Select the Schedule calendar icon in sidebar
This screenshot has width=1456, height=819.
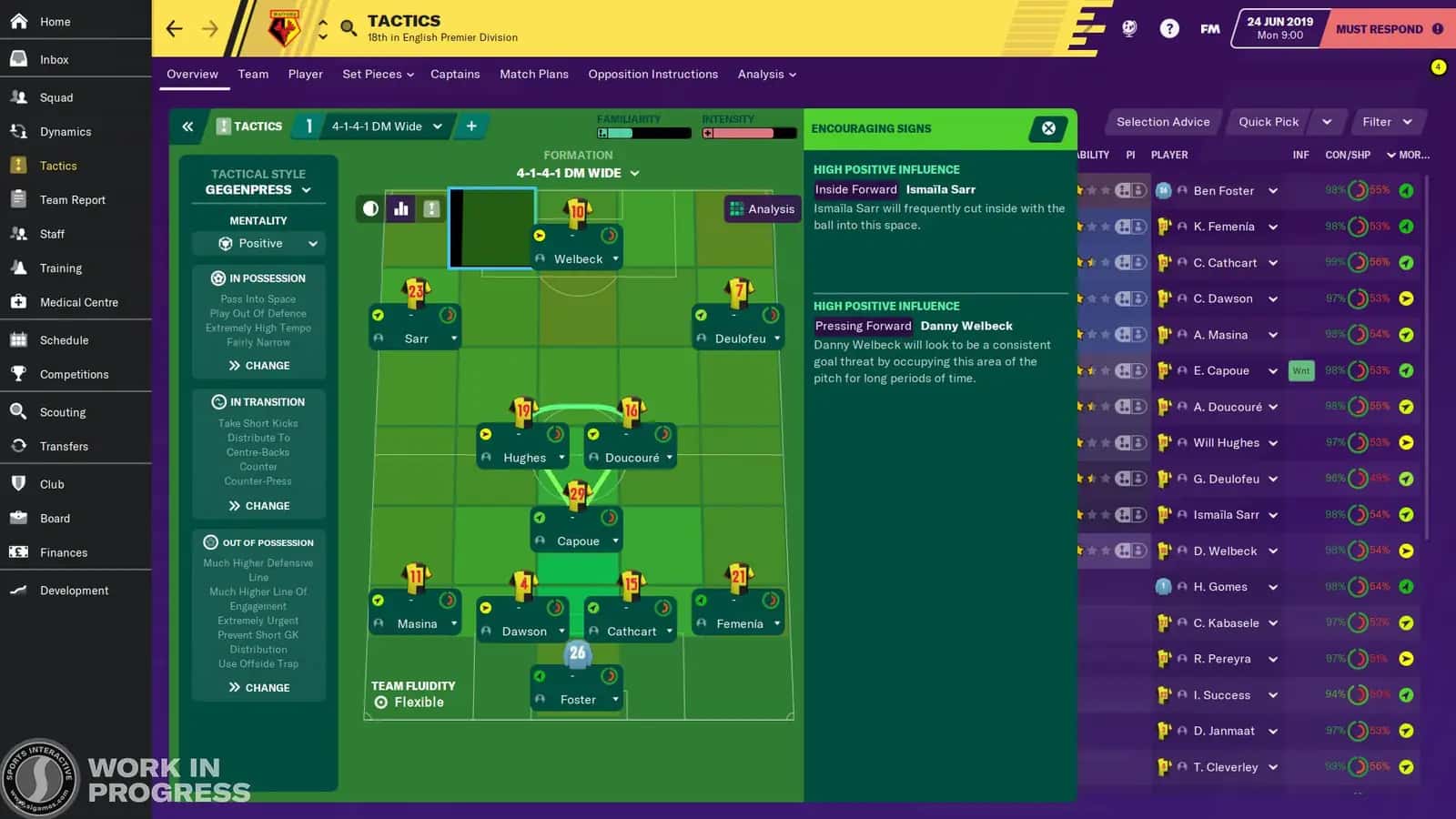[x=20, y=339]
